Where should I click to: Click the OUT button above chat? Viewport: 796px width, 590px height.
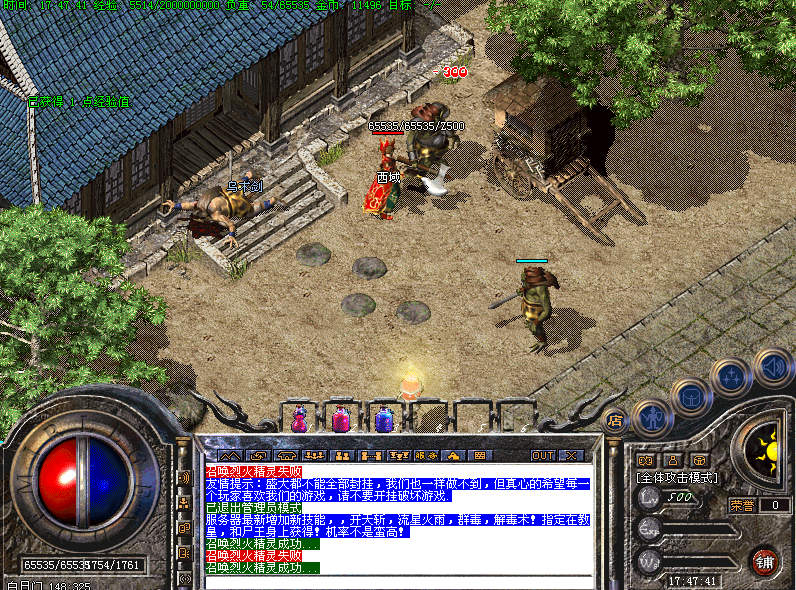click(543, 455)
